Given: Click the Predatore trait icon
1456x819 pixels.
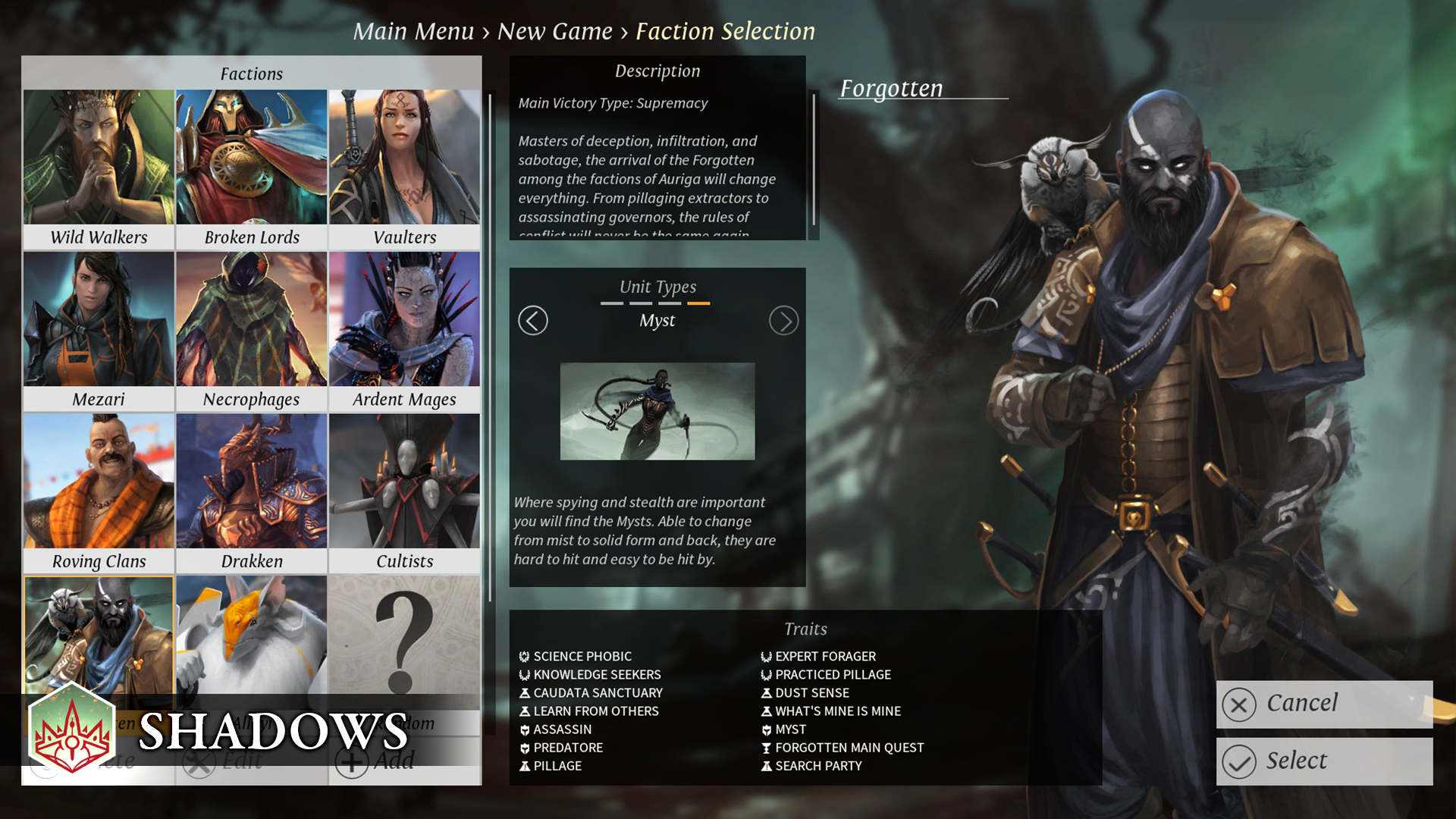Looking at the screenshot, I should 525,747.
